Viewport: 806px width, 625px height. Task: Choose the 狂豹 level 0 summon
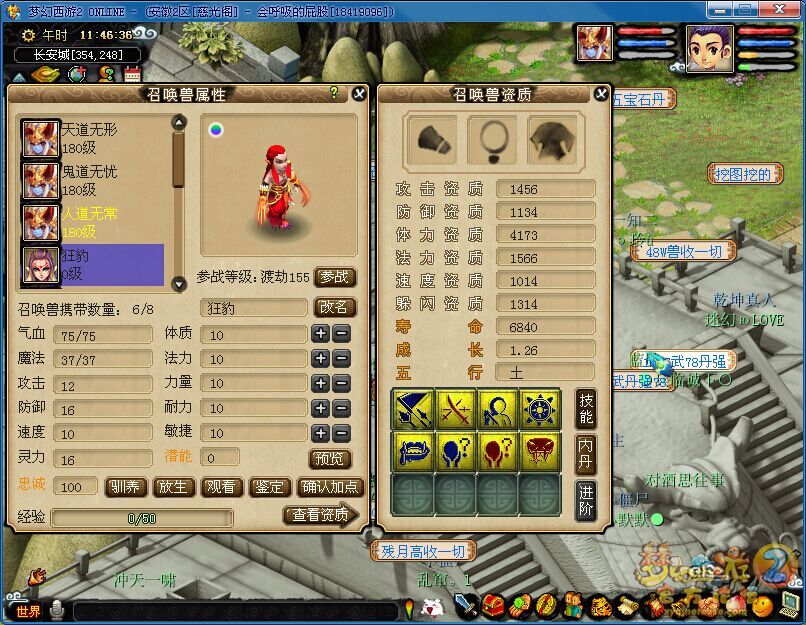point(92,264)
